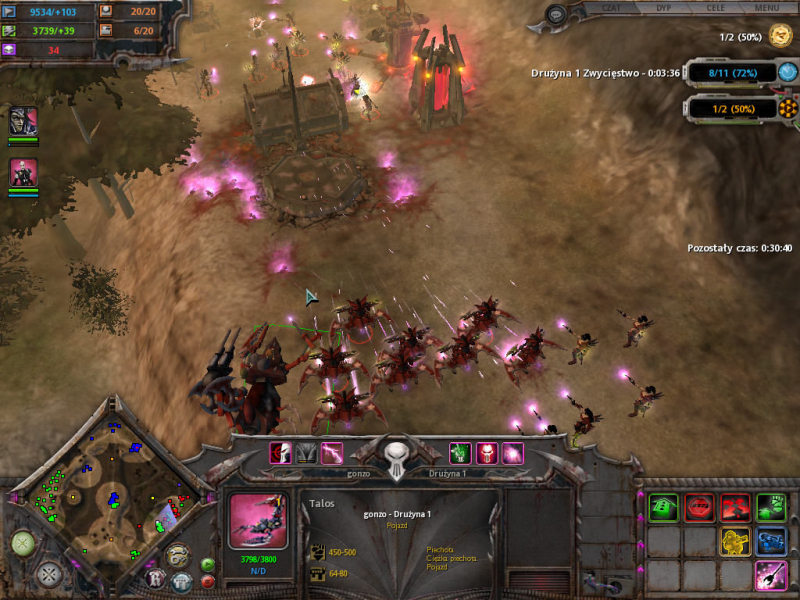Activate the pink claw ability icon
This screenshot has width=800, height=600.
[x=770, y=575]
